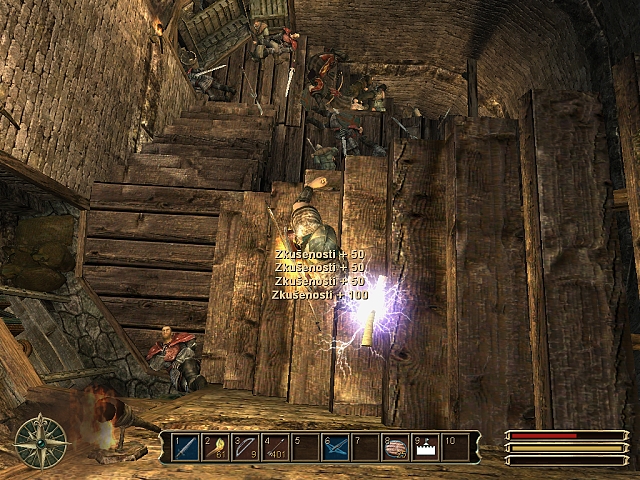Select the torch in hotbar slot 2
Screen dimensions: 640x480
coord(216,447)
